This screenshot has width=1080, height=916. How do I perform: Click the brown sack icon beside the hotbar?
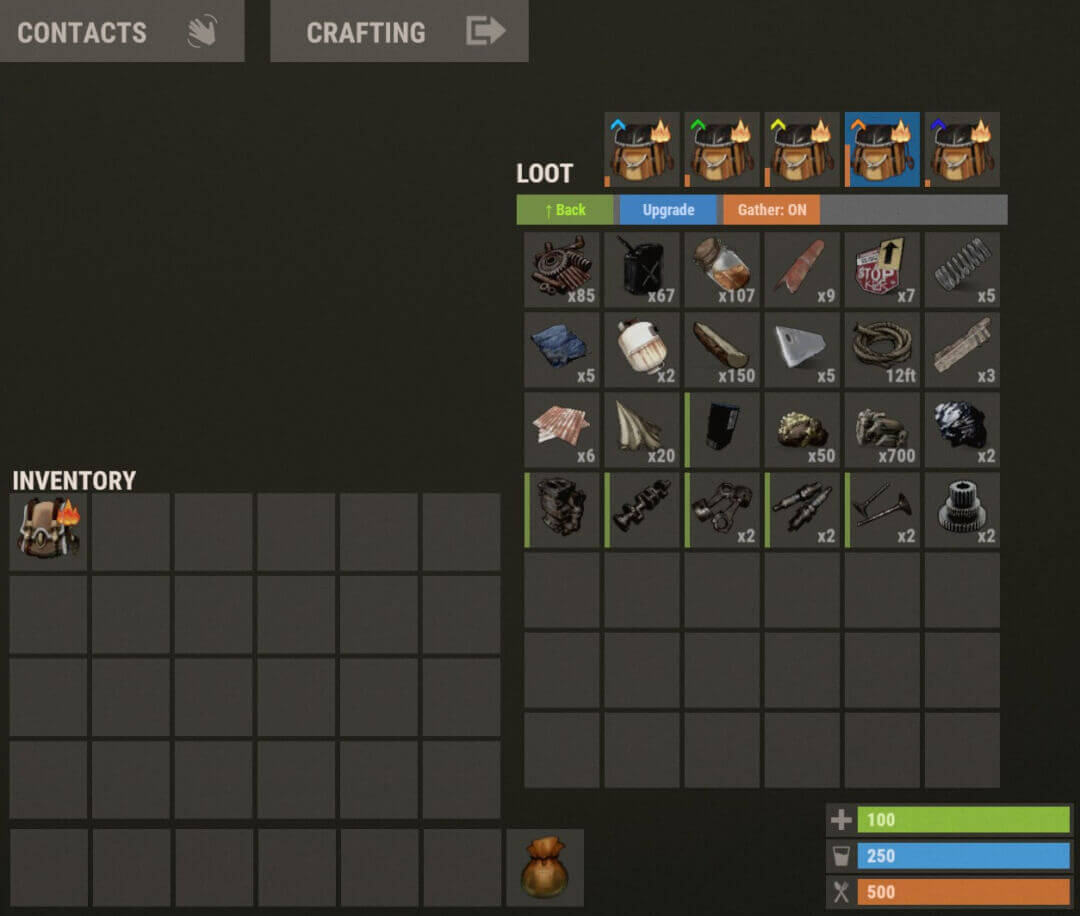pyautogui.click(x=545, y=867)
